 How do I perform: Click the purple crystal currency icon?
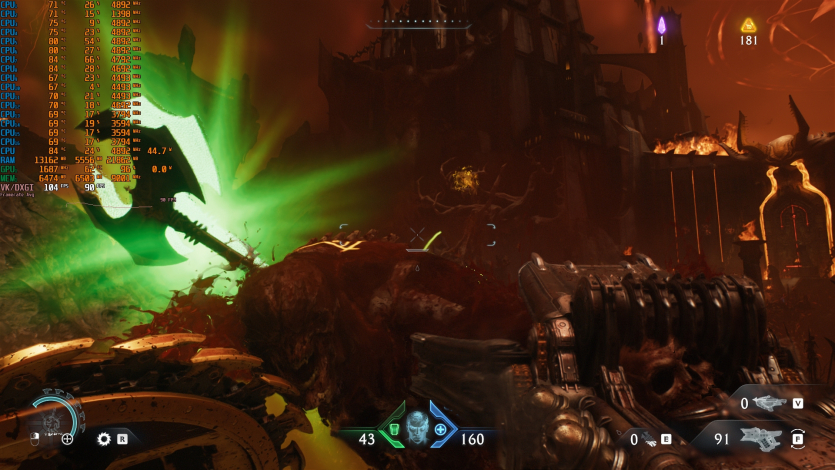[661, 25]
